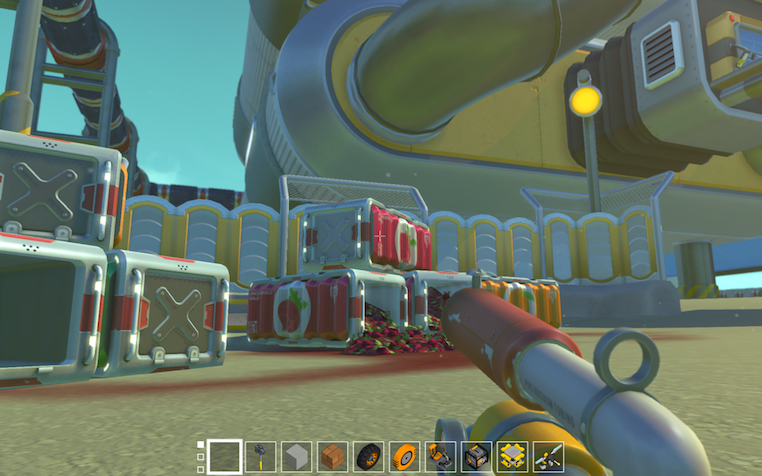
Task: Select the connect tool hotbar slot
Action: (549, 457)
